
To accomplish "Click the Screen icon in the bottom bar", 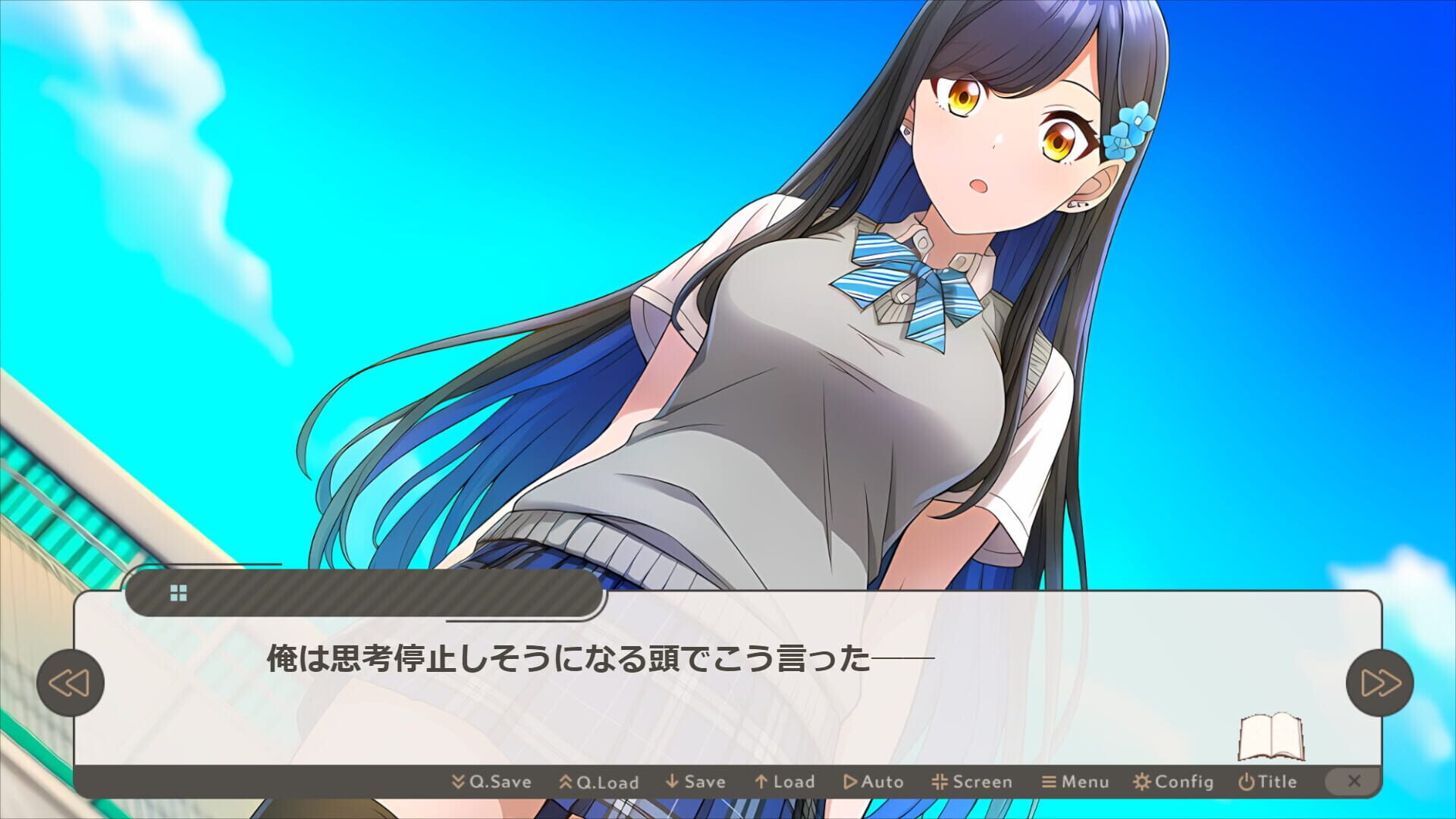I will (x=940, y=781).
